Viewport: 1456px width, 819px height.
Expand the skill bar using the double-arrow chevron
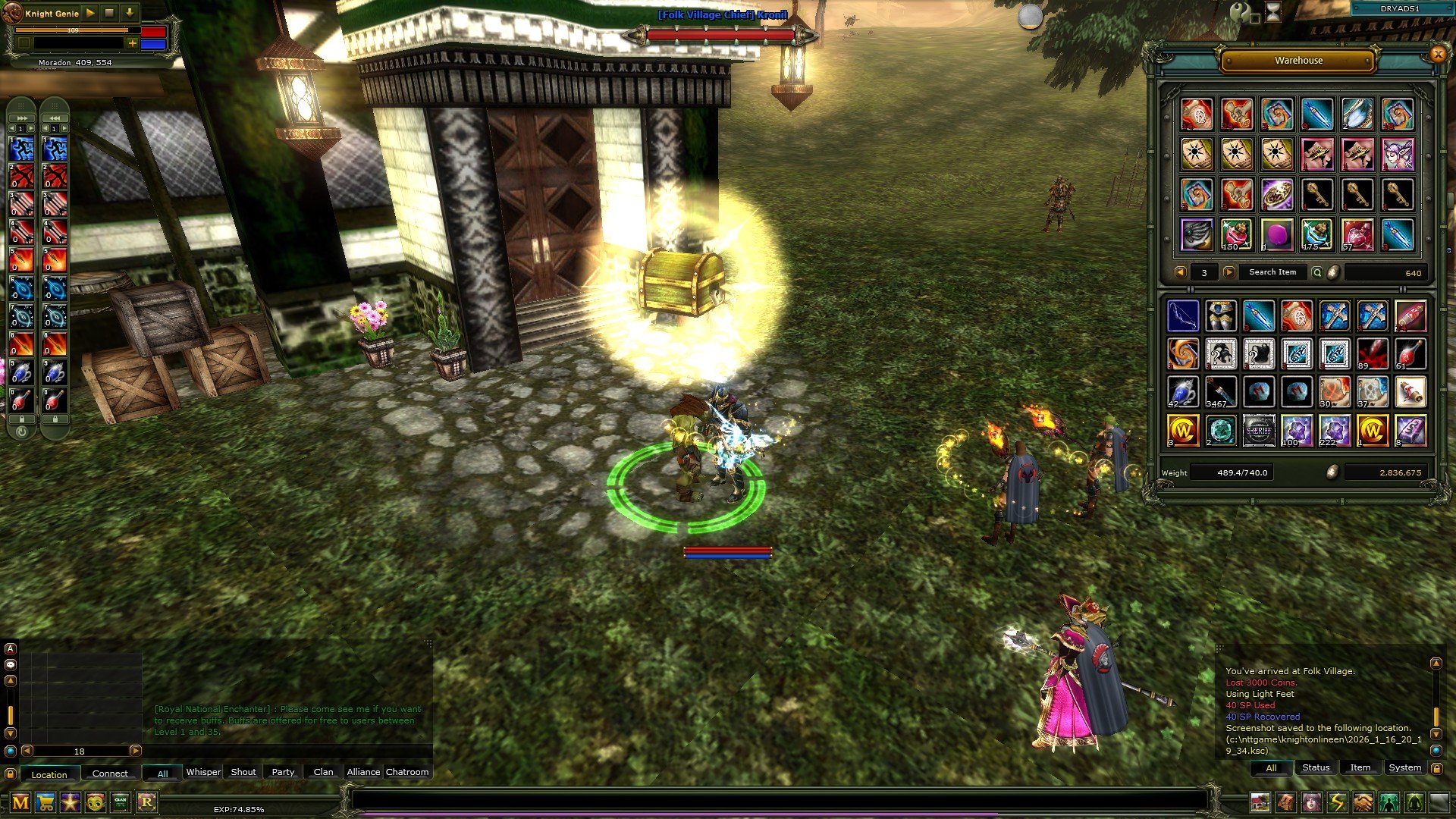point(21,118)
